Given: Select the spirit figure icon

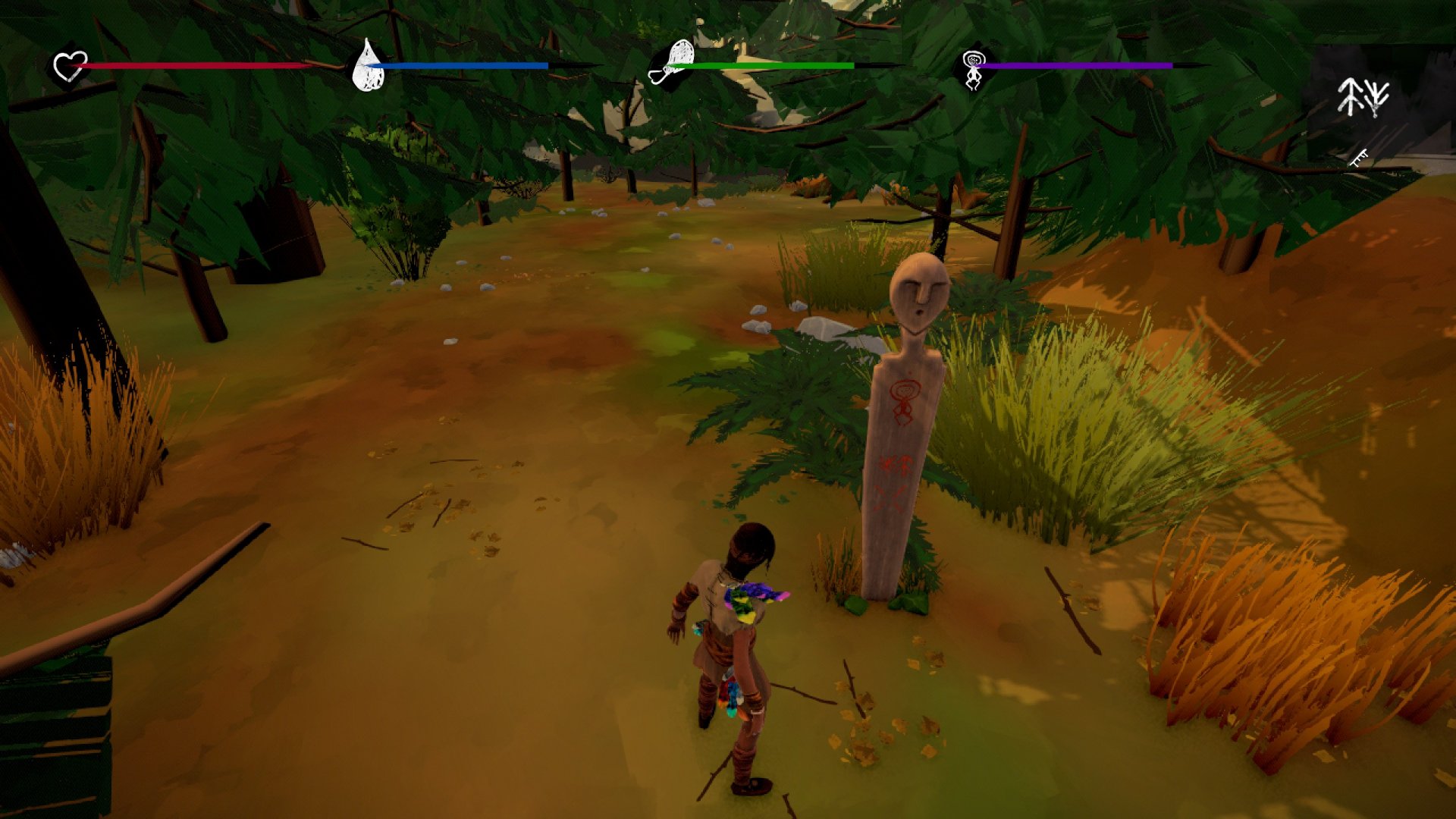Looking at the screenshot, I should 972,67.
